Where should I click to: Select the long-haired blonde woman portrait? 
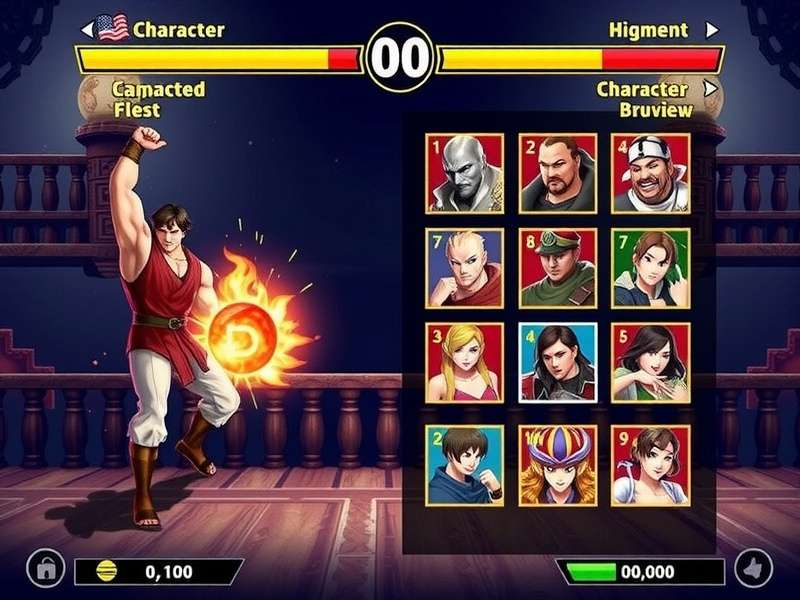(x=464, y=362)
